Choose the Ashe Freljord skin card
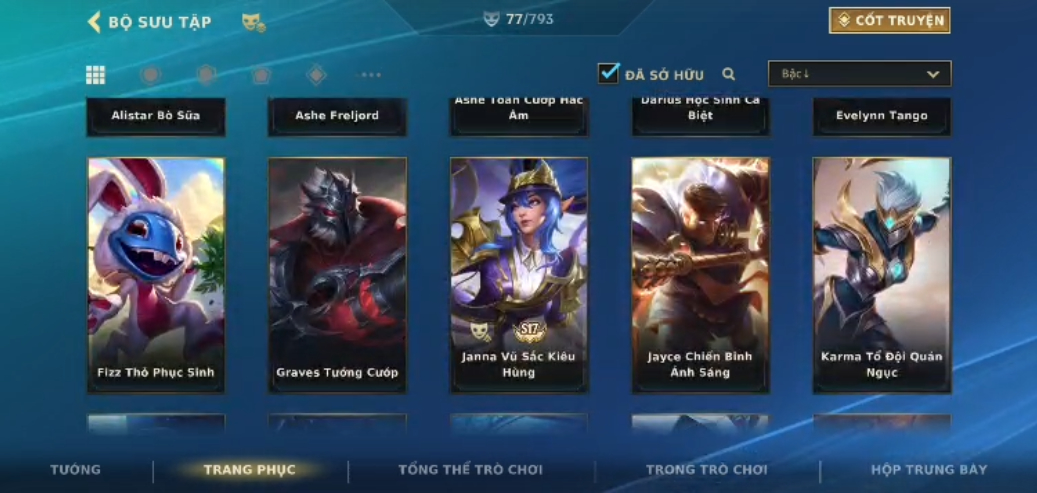 click(337, 116)
